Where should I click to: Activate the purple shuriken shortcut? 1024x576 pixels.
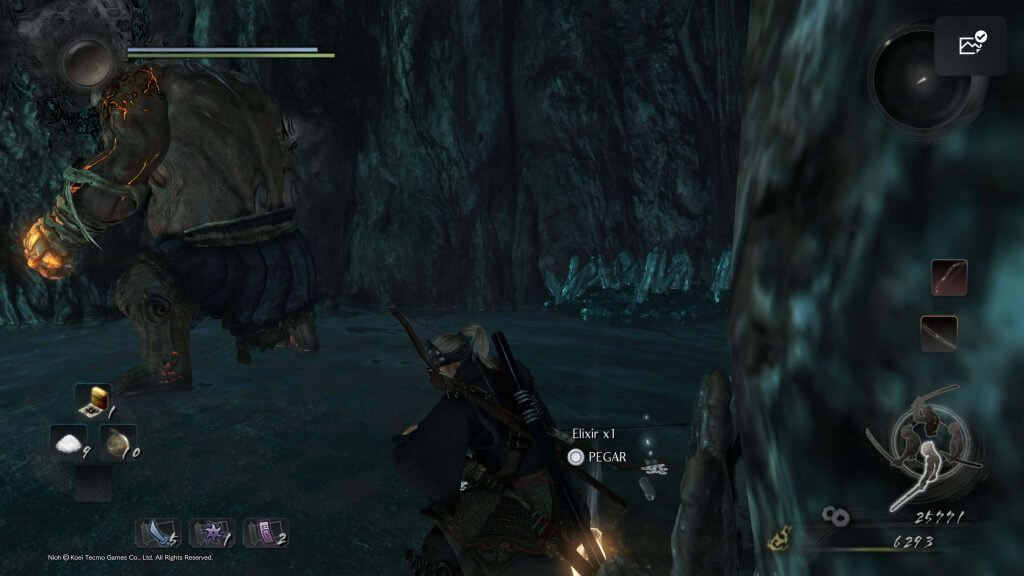tap(212, 531)
